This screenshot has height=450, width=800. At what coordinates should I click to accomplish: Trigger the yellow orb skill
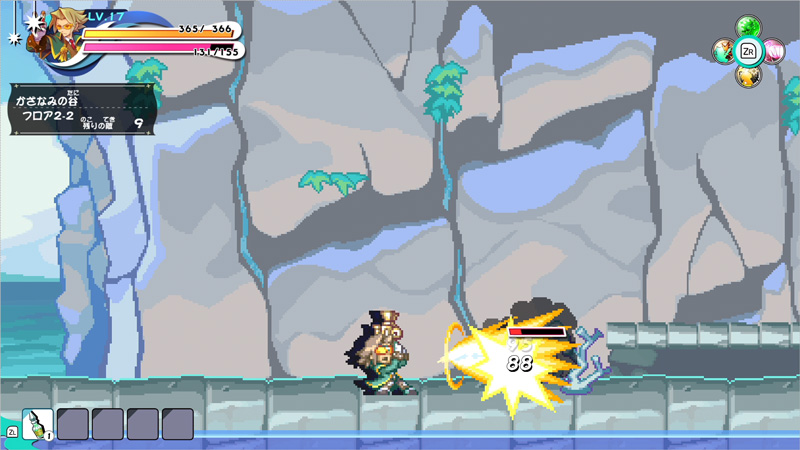[x=747, y=75]
